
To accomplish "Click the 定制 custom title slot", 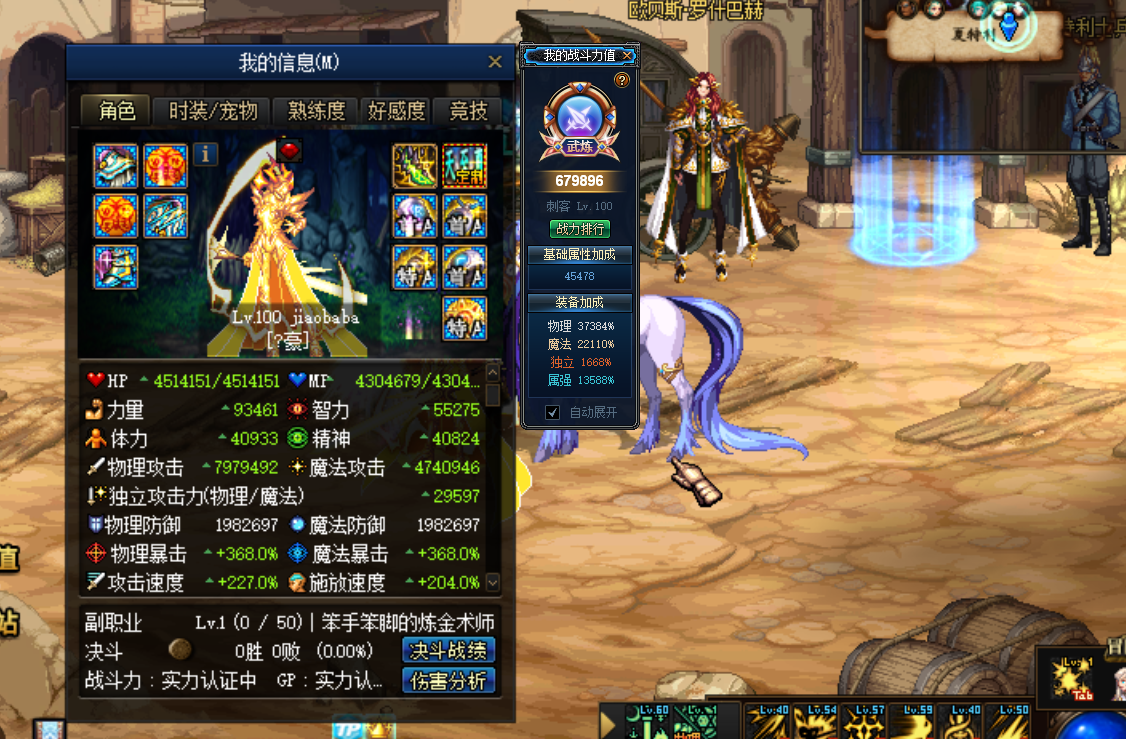I will [x=464, y=166].
